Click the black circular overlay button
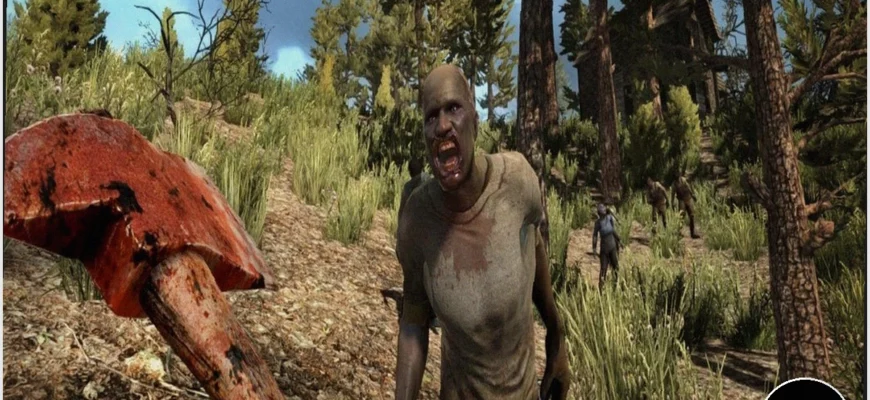 804,391
